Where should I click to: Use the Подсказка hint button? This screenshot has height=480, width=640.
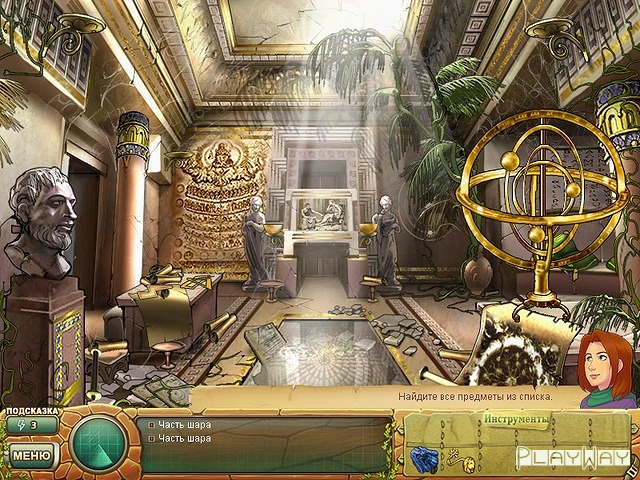29,425
